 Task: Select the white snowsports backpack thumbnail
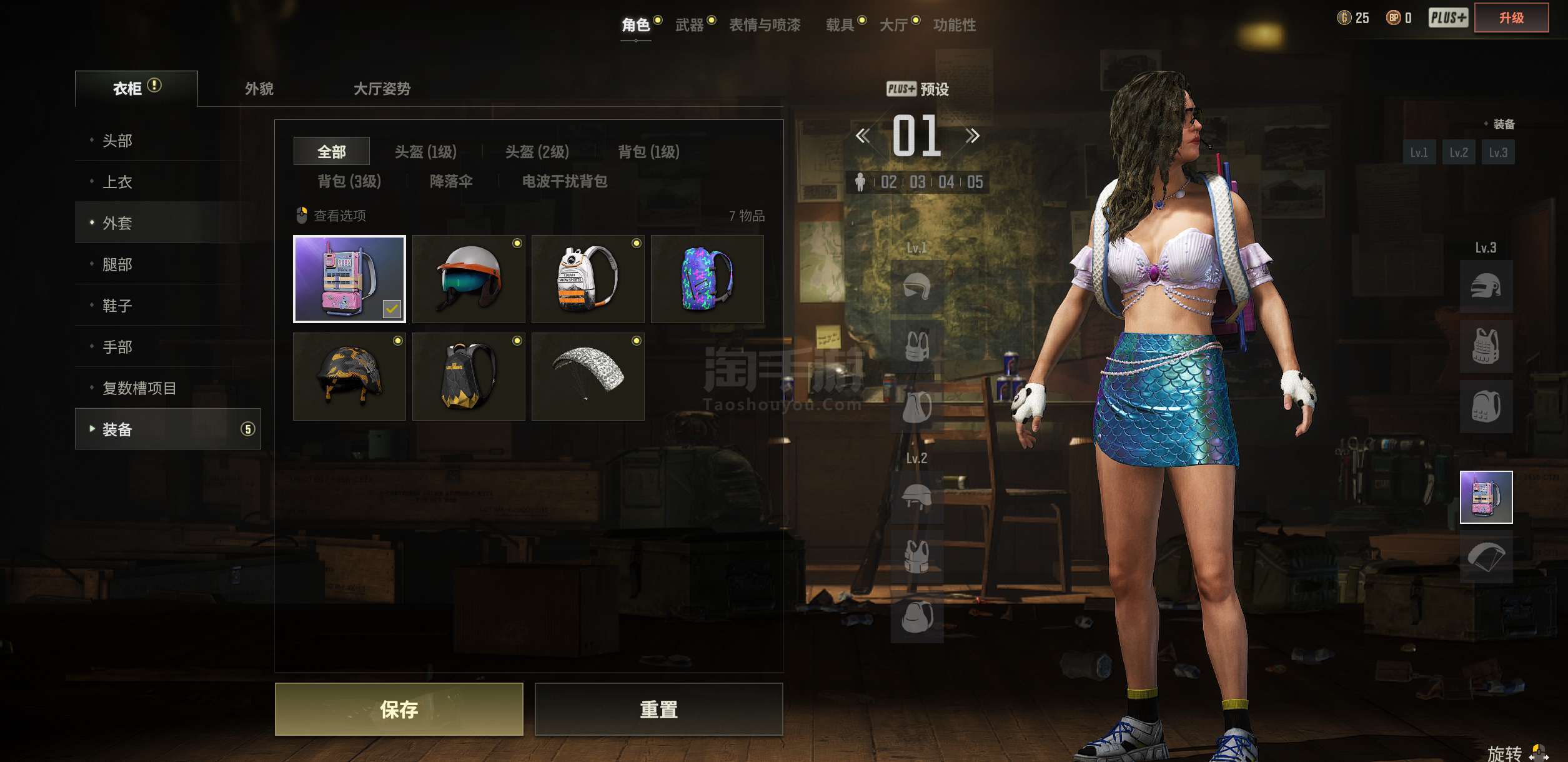pos(588,279)
